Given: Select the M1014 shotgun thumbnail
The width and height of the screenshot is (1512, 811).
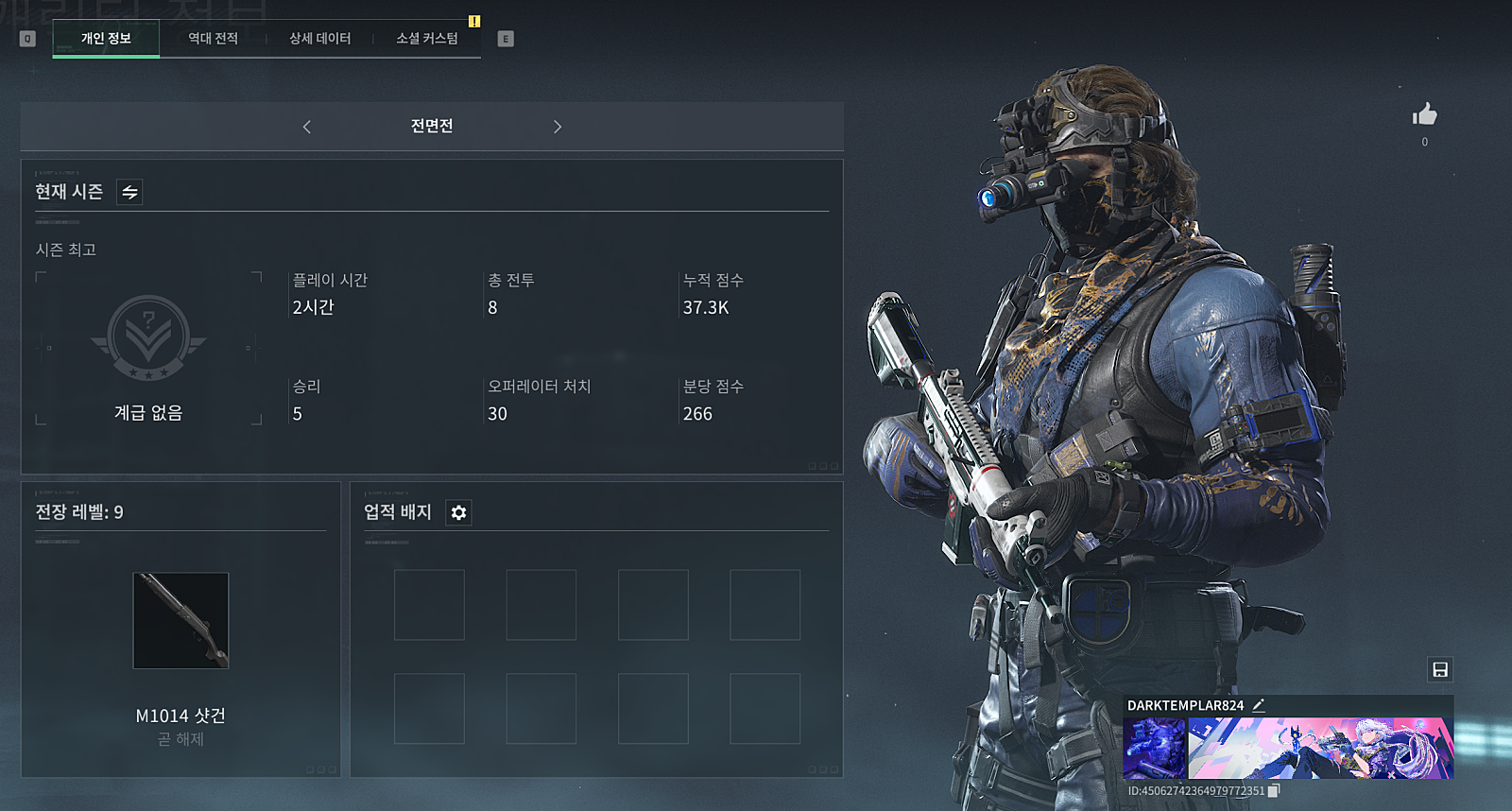Looking at the screenshot, I should (180, 620).
